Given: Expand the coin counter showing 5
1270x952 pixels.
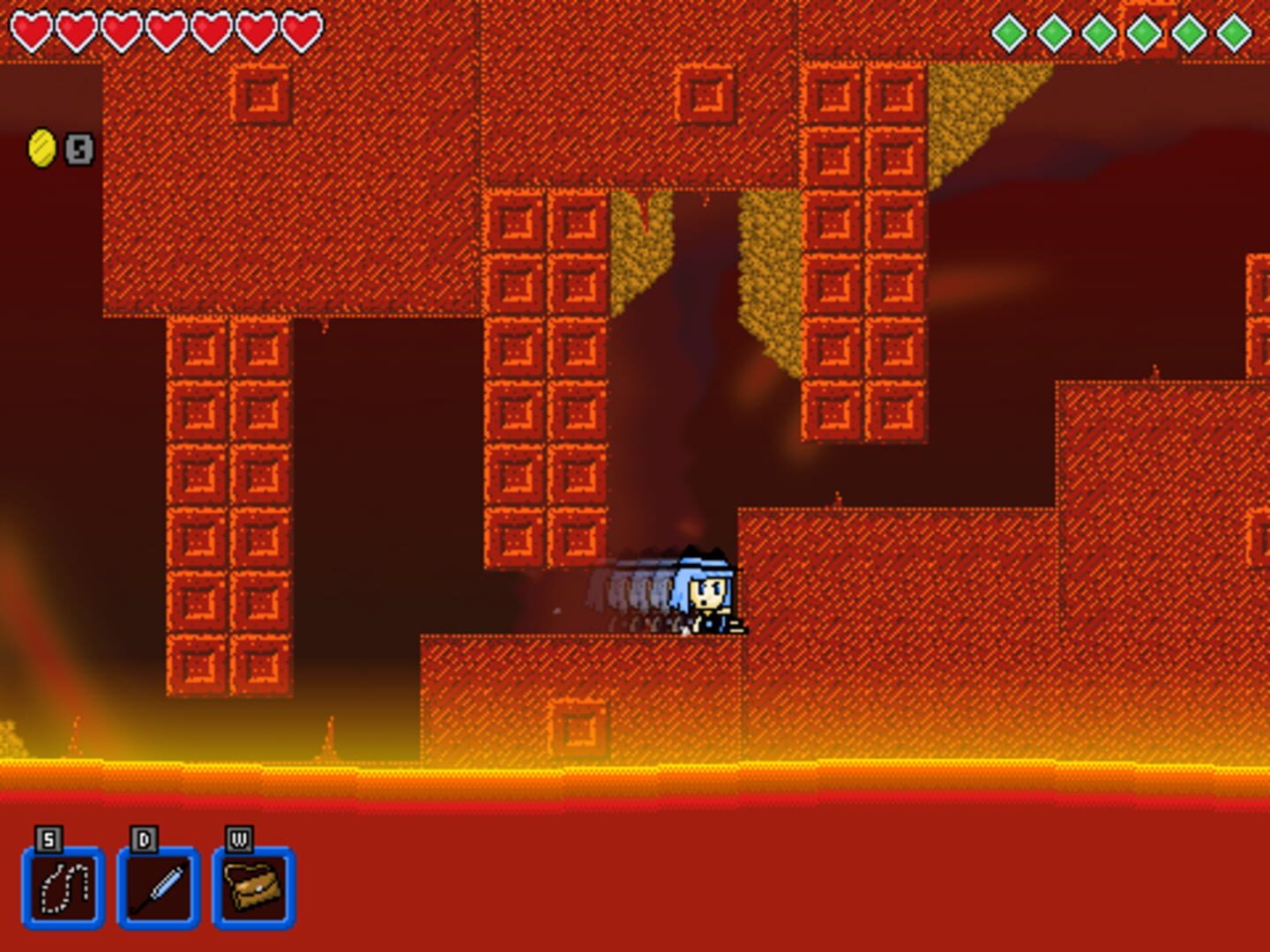Looking at the screenshot, I should [79, 148].
